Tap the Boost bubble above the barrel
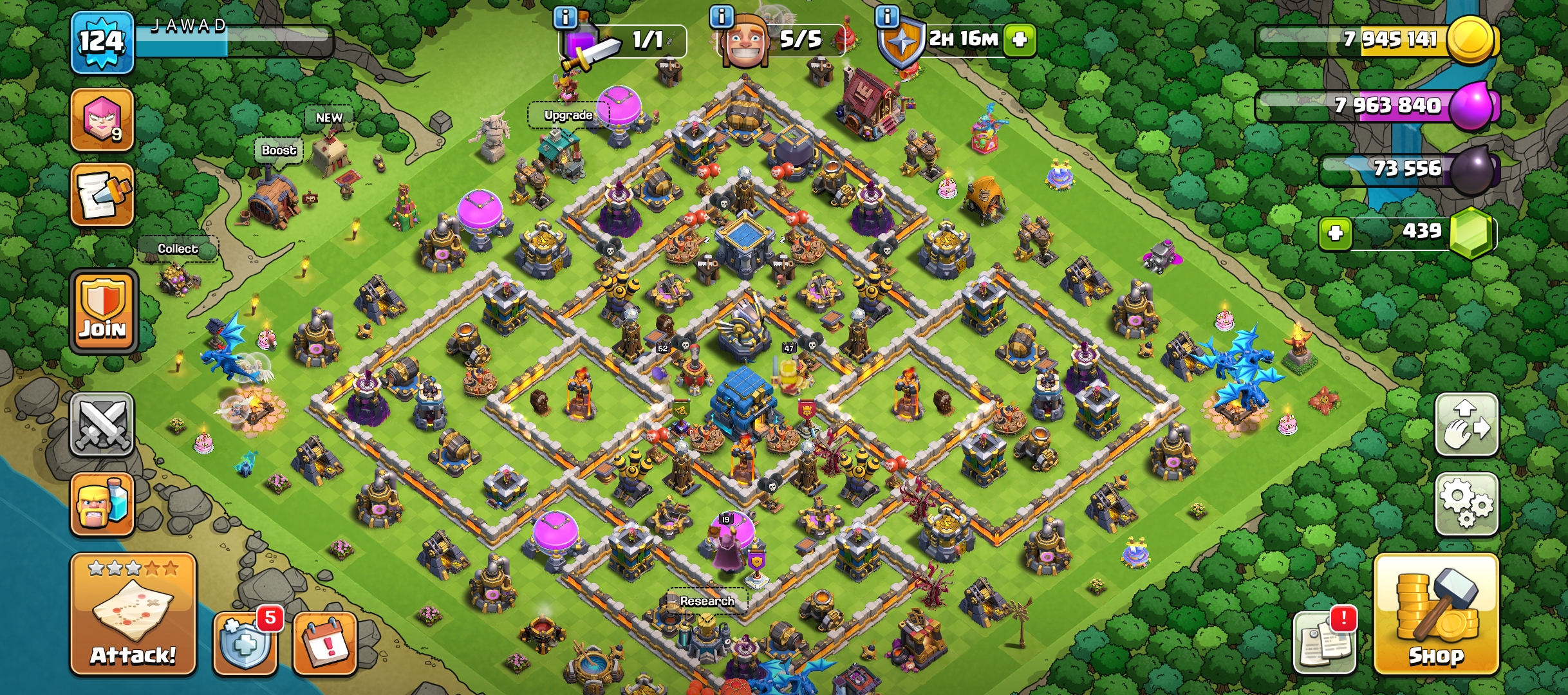The height and width of the screenshot is (695, 1568). [x=278, y=151]
